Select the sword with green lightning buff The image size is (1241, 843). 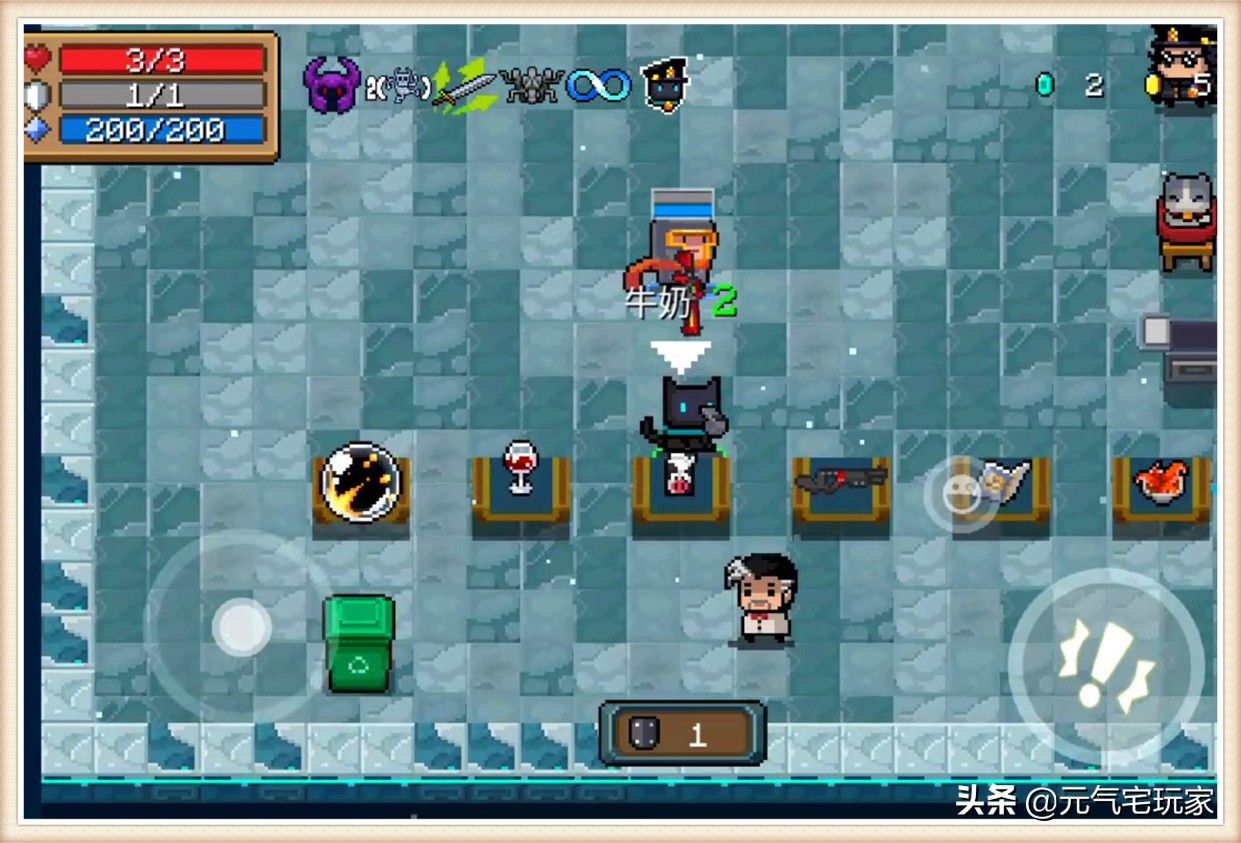point(464,87)
